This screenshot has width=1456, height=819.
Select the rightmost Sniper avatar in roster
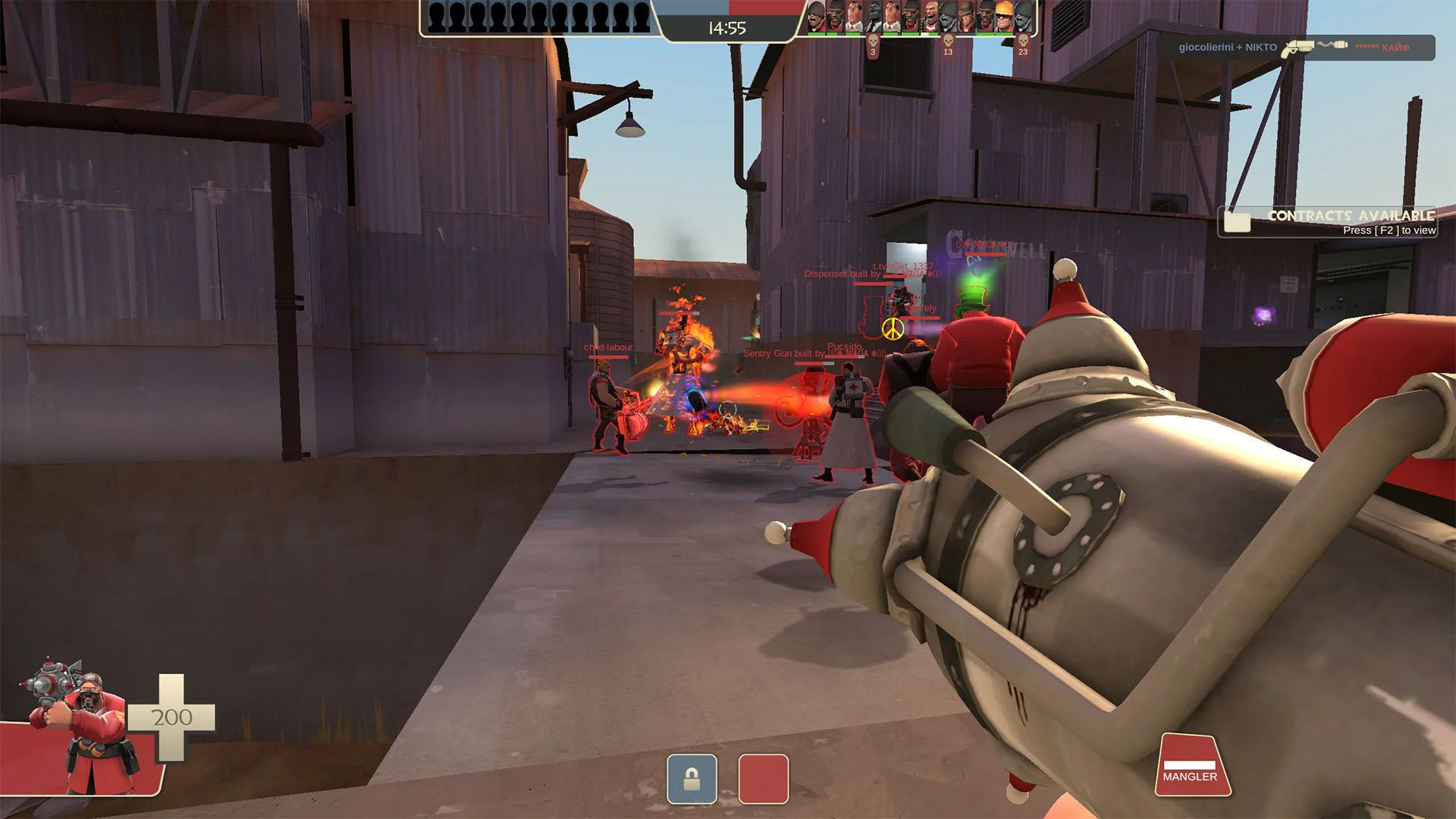point(1021,17)
